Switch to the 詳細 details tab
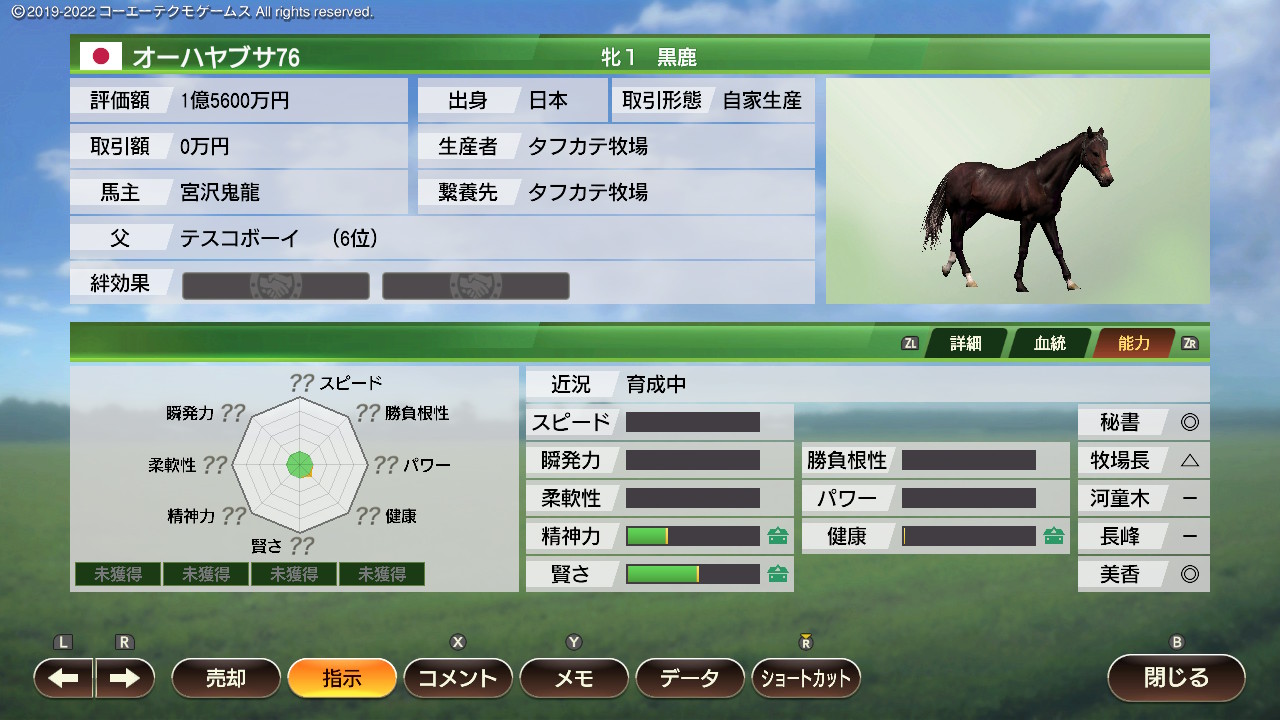This screenshot has height=720, width=1280. [965, 343]
